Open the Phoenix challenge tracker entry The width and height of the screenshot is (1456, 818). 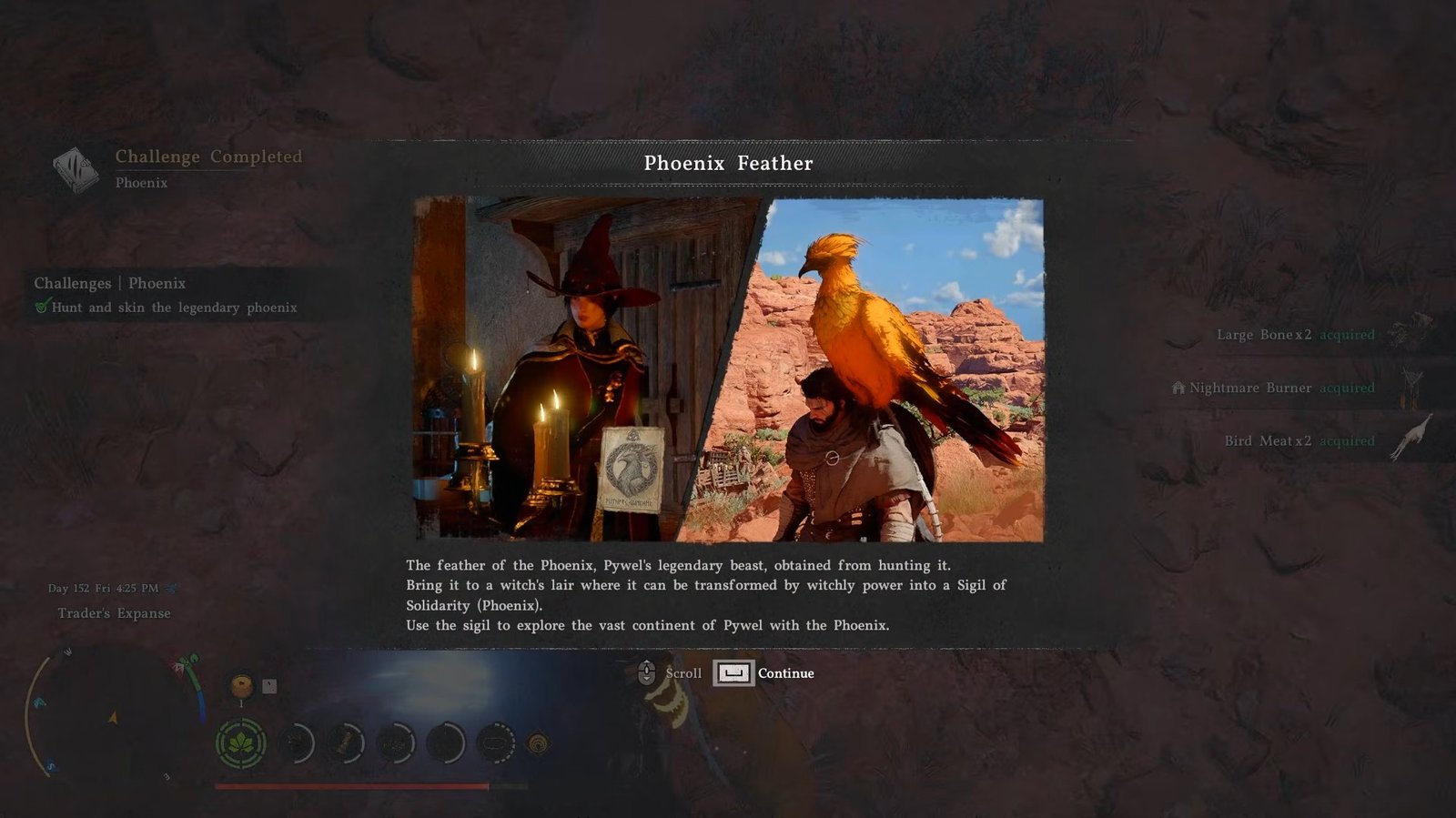pos(166,295)
